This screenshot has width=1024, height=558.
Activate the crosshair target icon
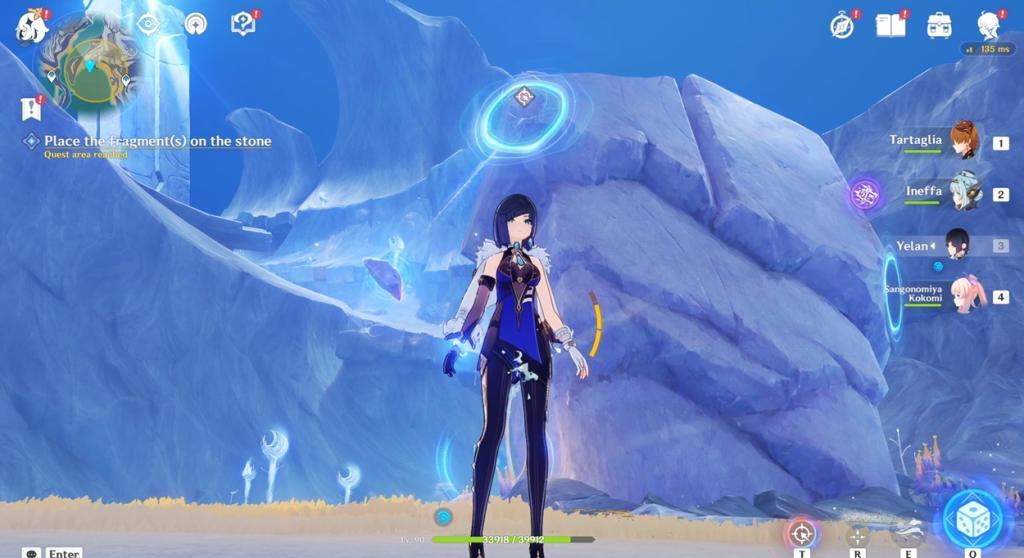click(801, 532)
